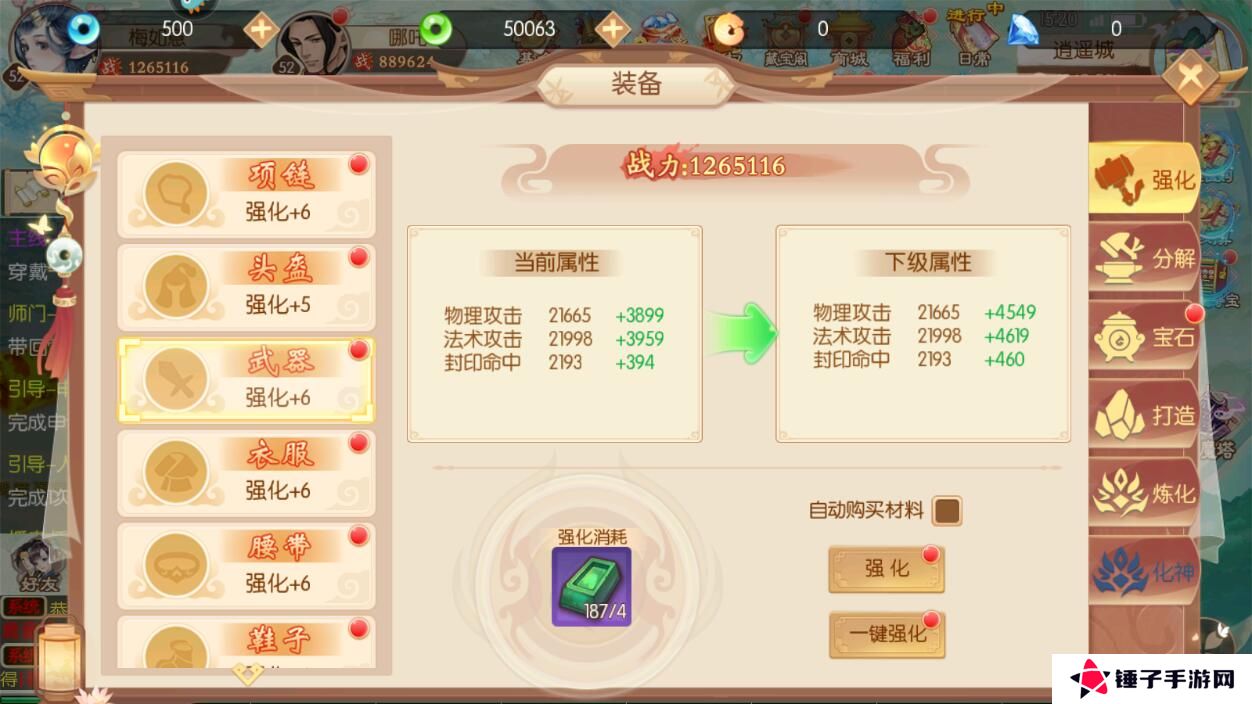The height and width of the screenshot is (704, 1252).
Task: Add more blue jade currency
Action: [x=261, y=29]
